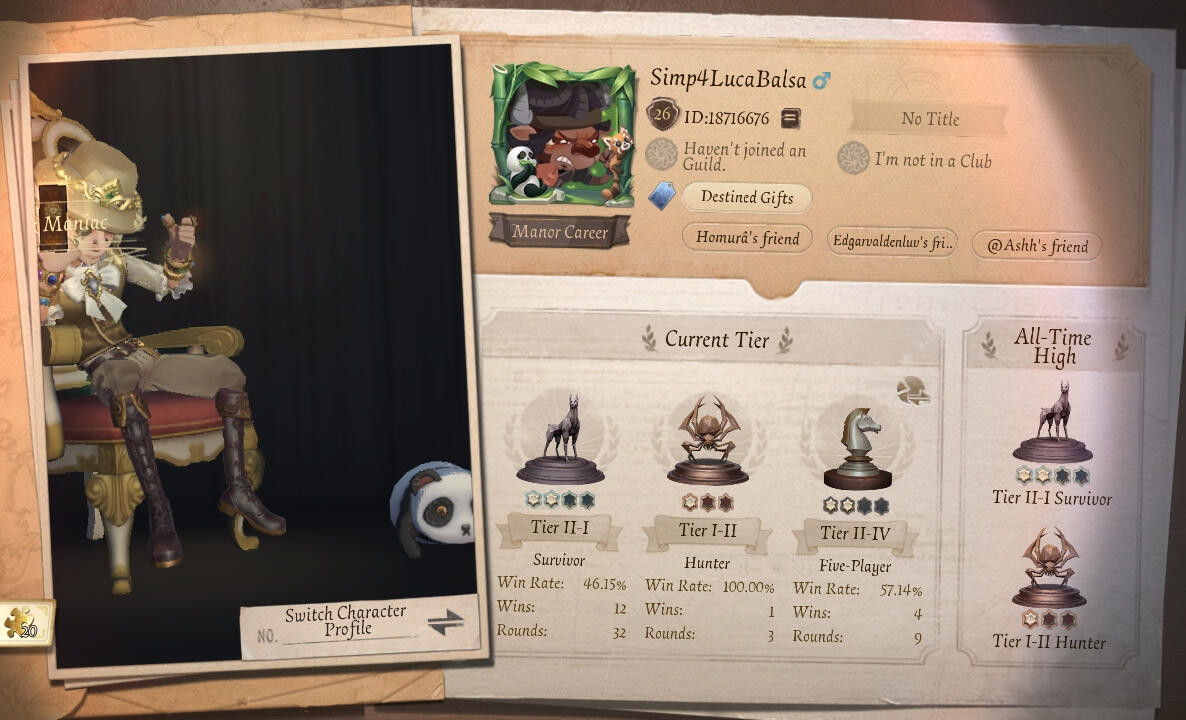Image resolution: width=1186 pixels, height=720 pixels.
Task: Open the No Title banner
Action: coord(929,119)
